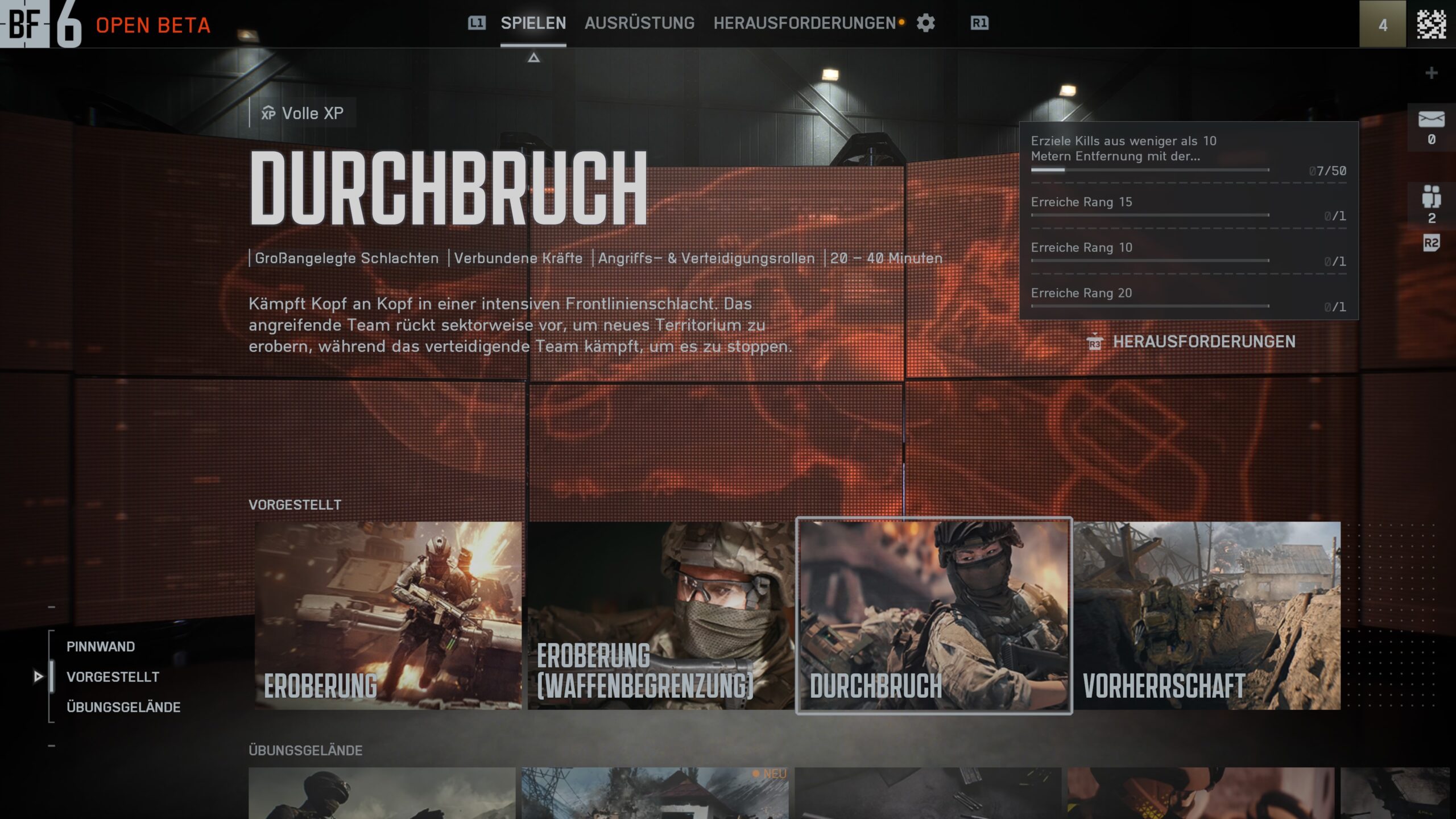Open the mail inbox envelope icon

1431,120
